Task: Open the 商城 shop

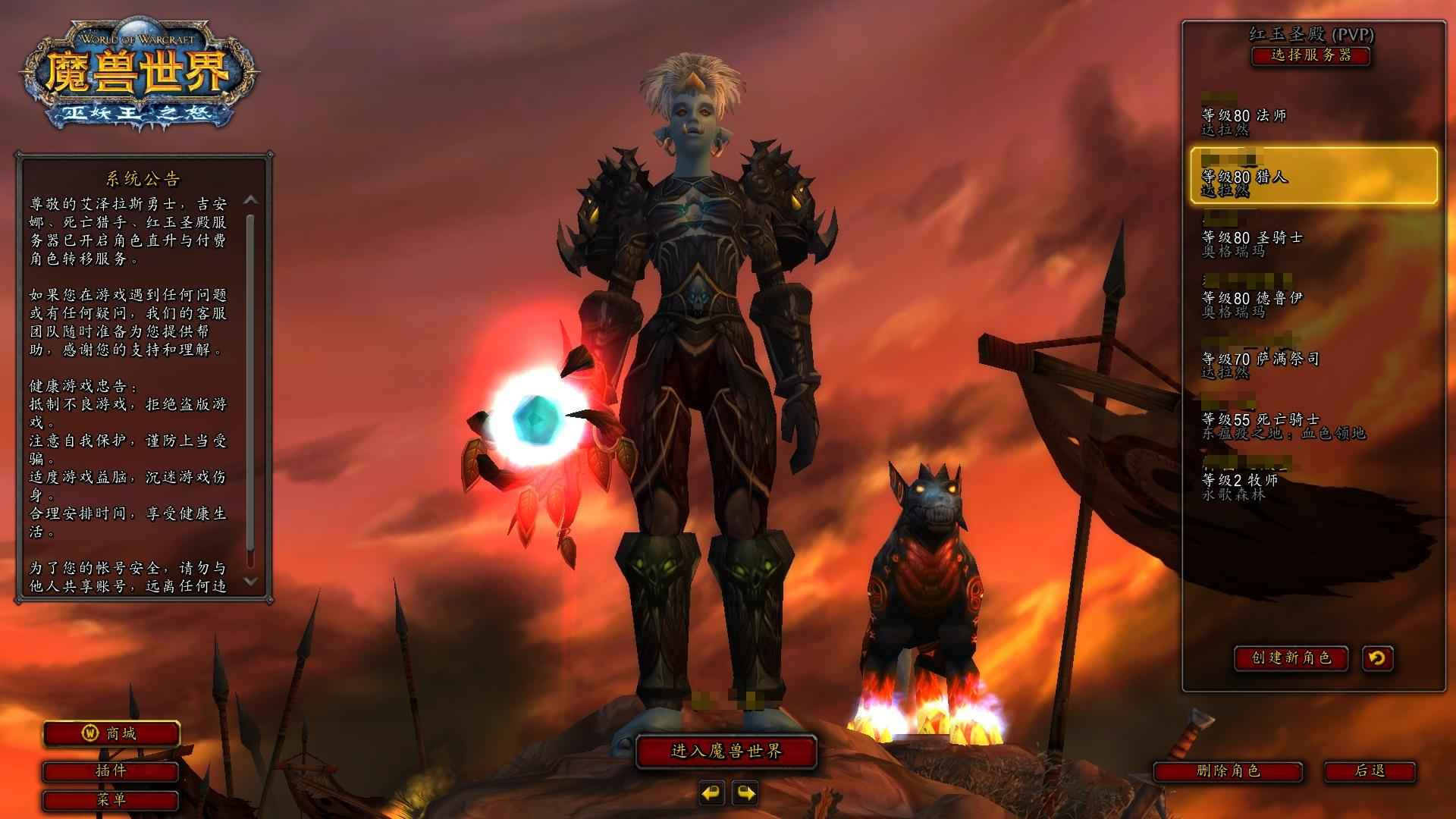Action: 111,733
